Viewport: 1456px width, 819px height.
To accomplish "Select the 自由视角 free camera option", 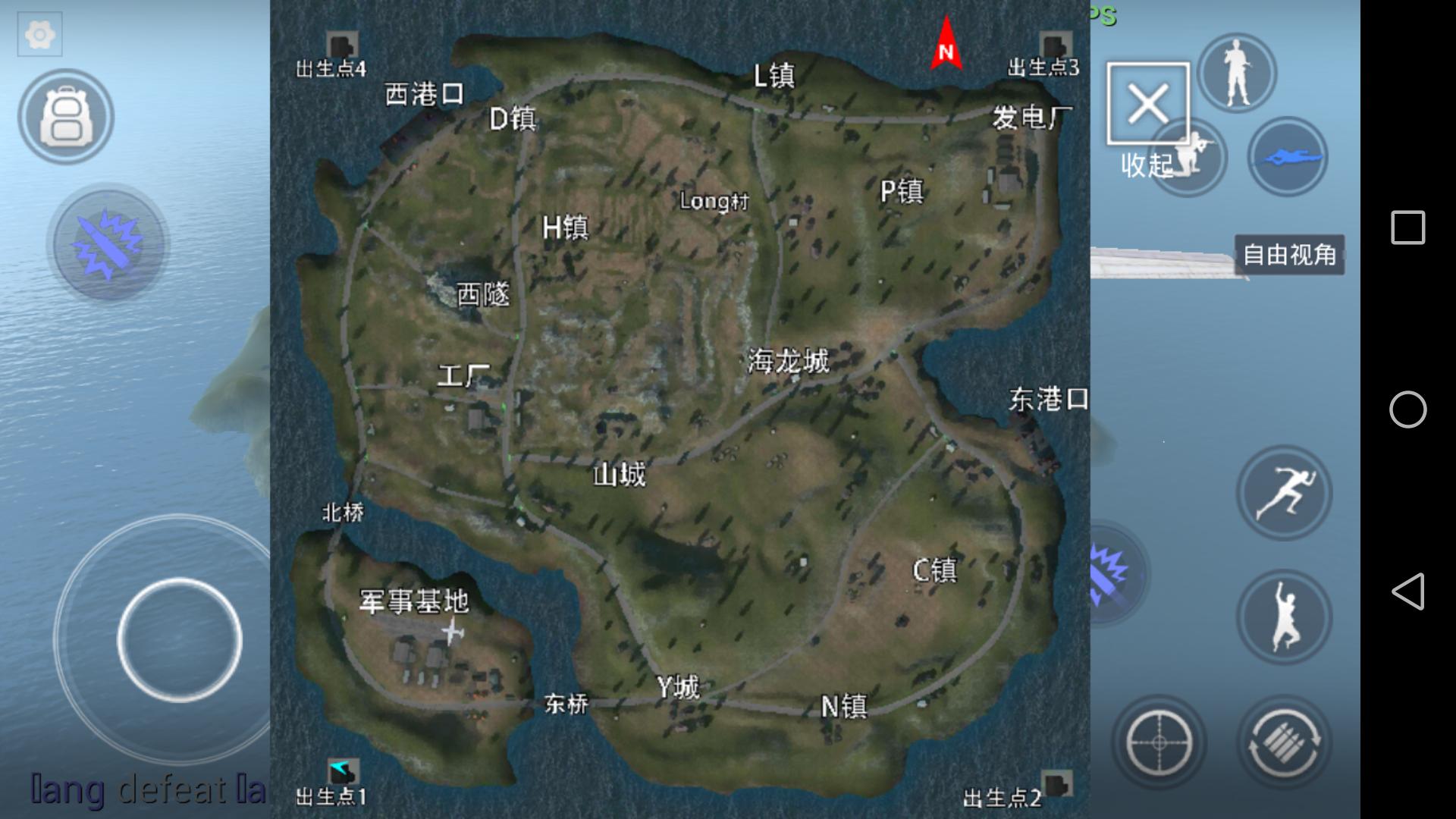I will click(1290, 256).
